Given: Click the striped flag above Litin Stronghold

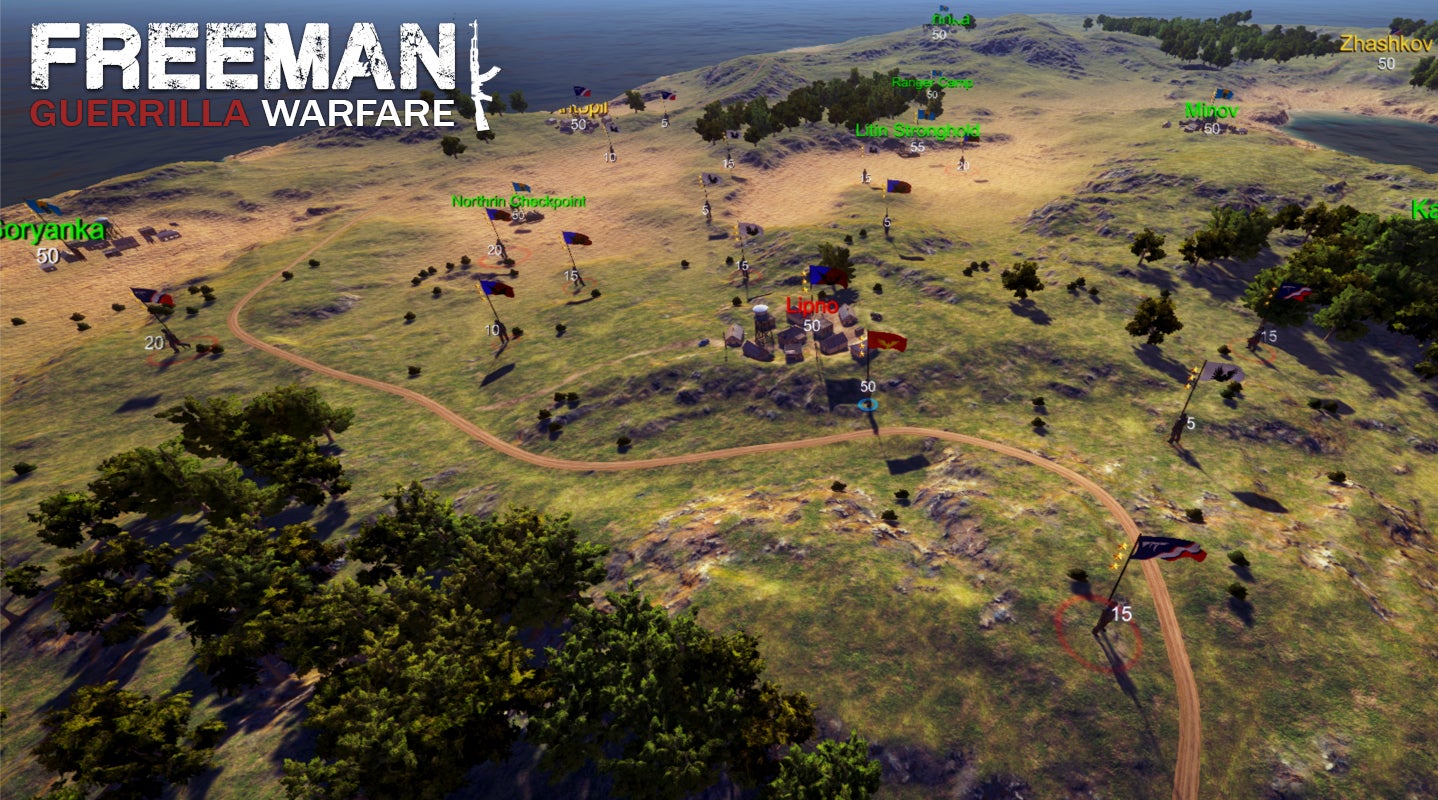Looking at the screenshot, I should (925, 114).
